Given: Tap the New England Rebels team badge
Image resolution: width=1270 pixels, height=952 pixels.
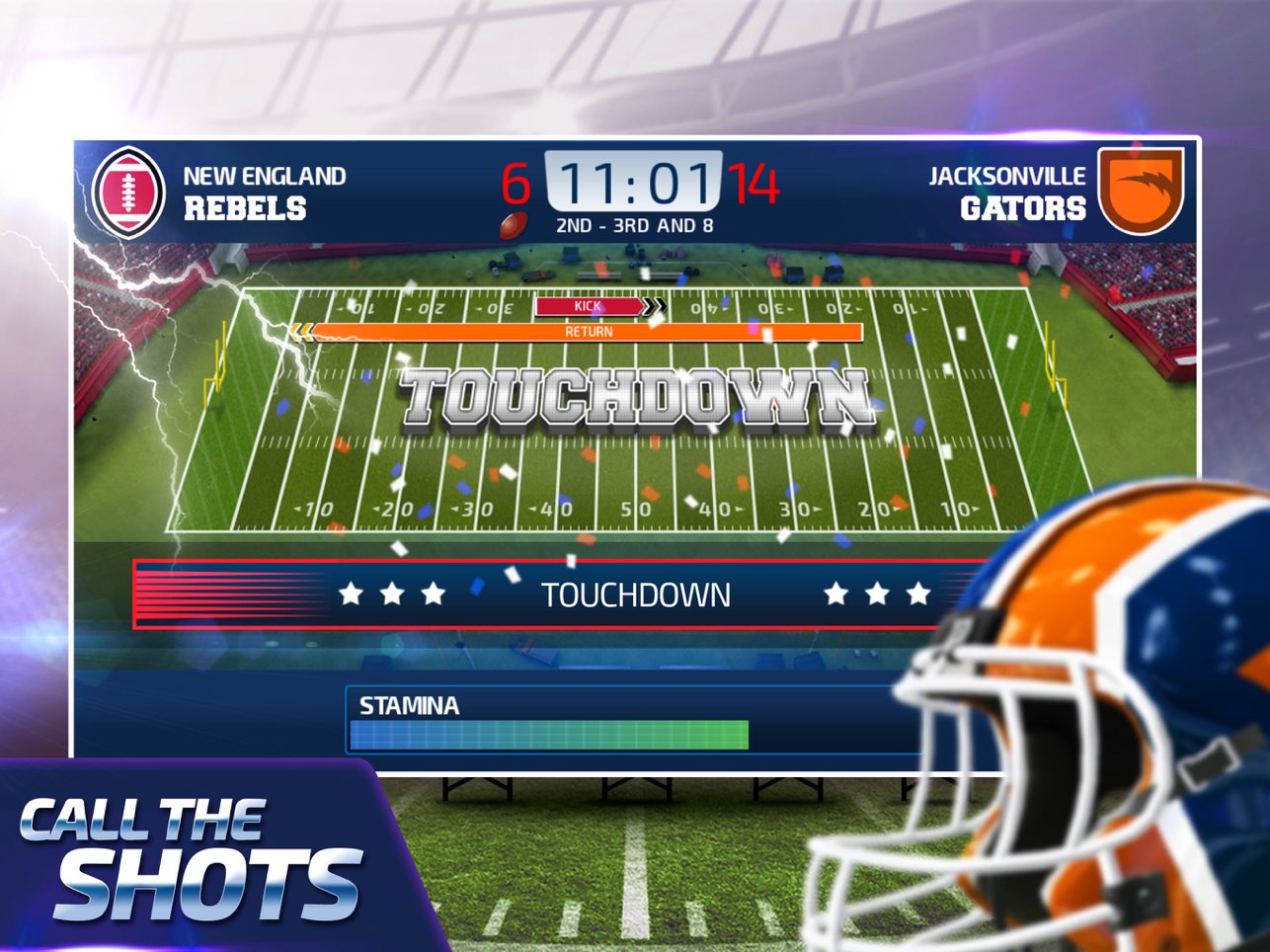Looking at the screenshot, I should pyautogui.click(x=128, y=193).
